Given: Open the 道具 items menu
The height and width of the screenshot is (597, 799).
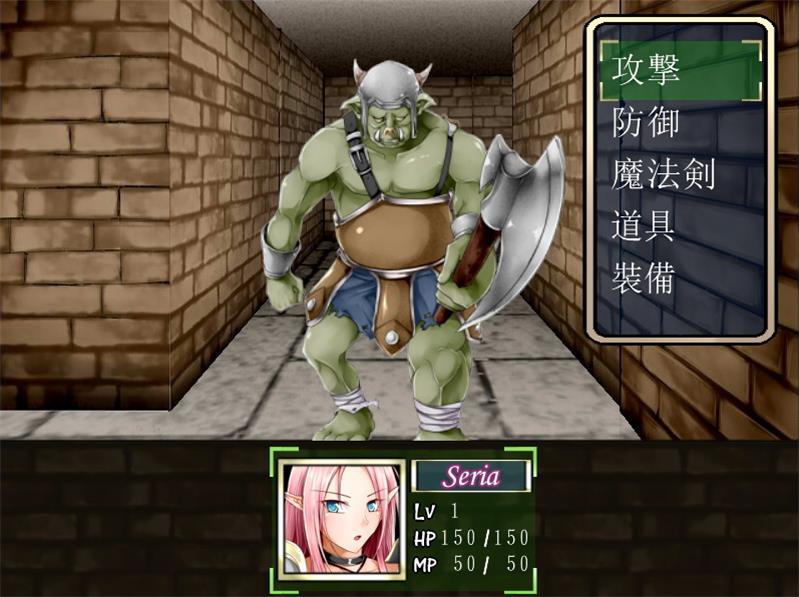Looking at the screenshot, I should [x=646, y=226].
